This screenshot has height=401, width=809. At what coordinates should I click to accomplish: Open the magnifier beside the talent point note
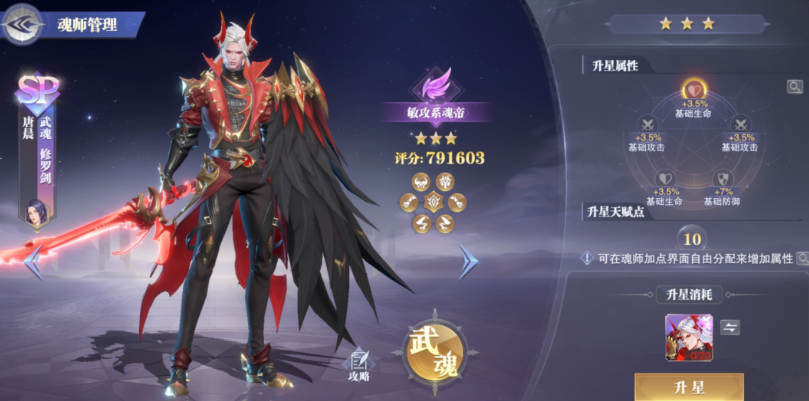click(801, 258)
